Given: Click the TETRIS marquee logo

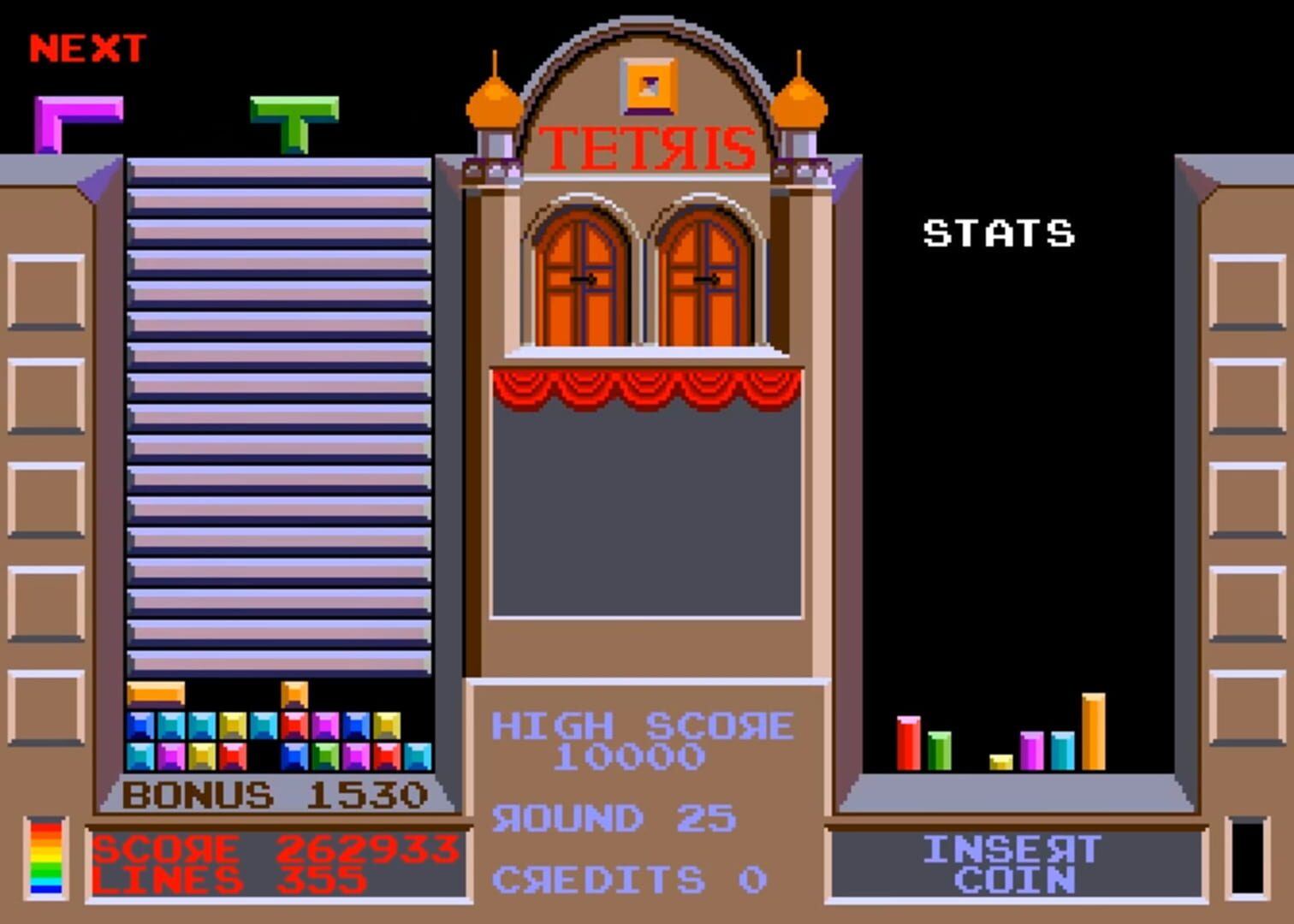Looking at the screenshot, I should point(646,150).
